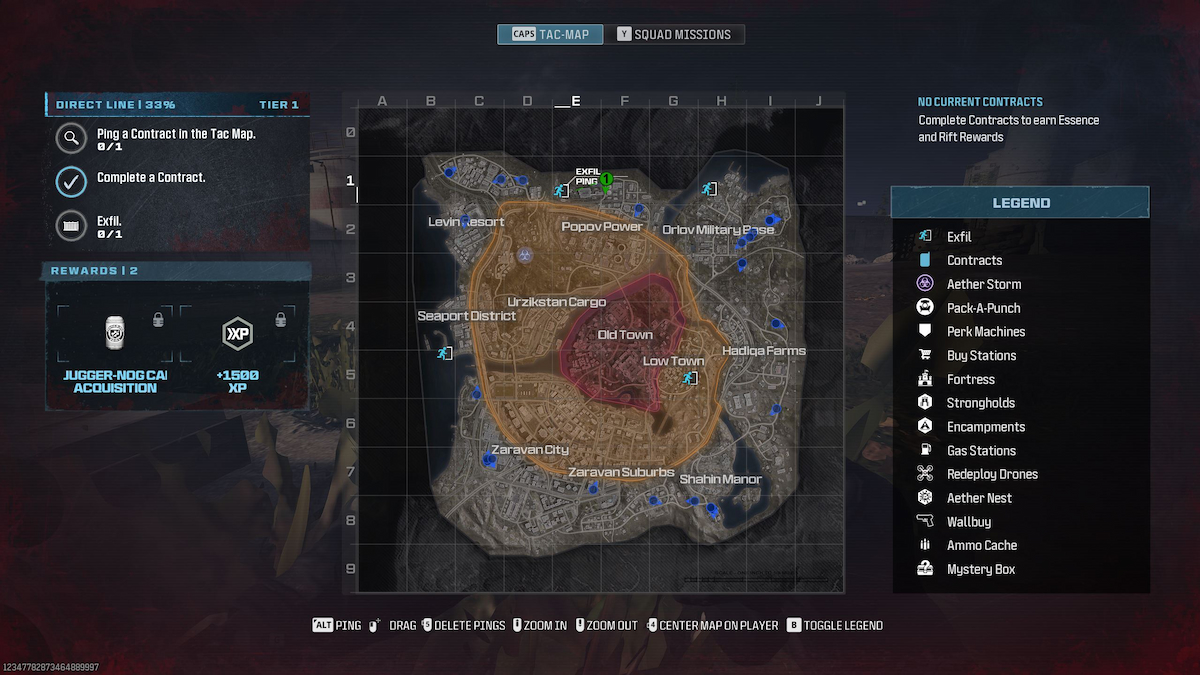Select Strongholds in the legend
1200x675 pixels.
pyautogui.click(x=980, y=403)
